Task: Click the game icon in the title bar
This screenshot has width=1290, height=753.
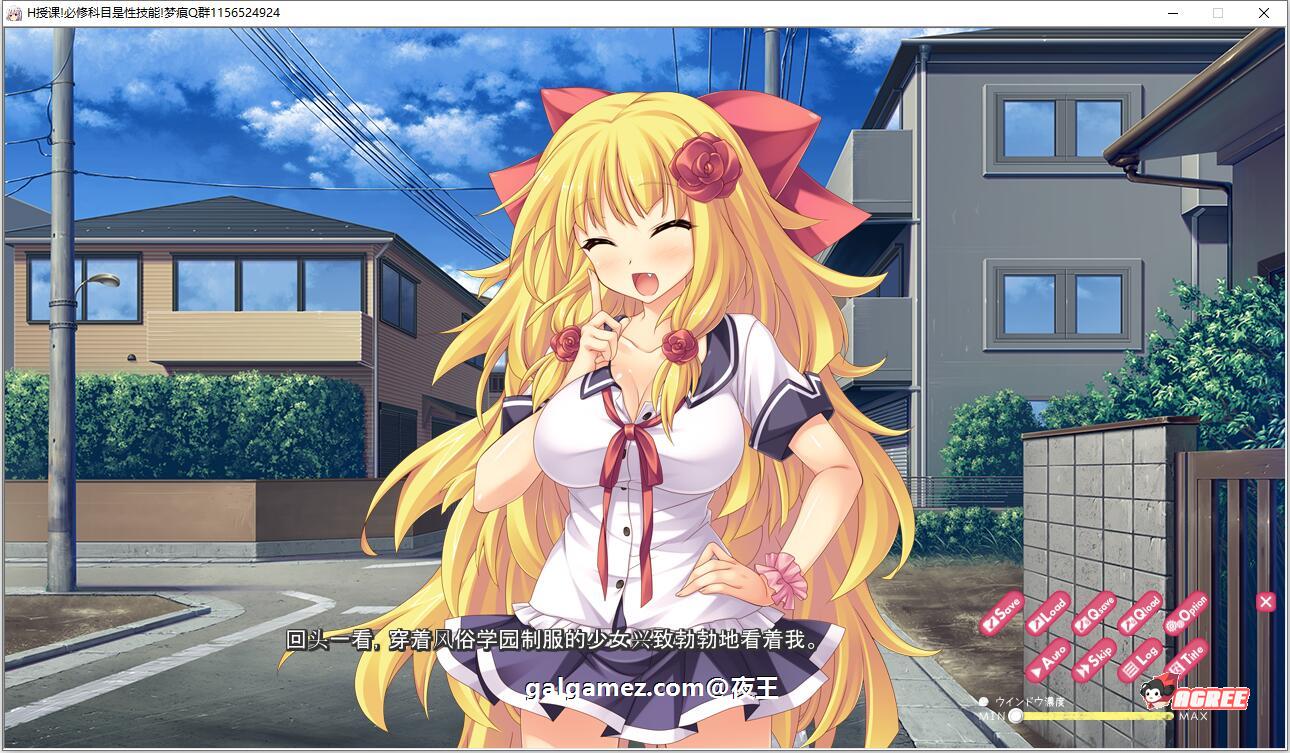Action: pos(14,13)
